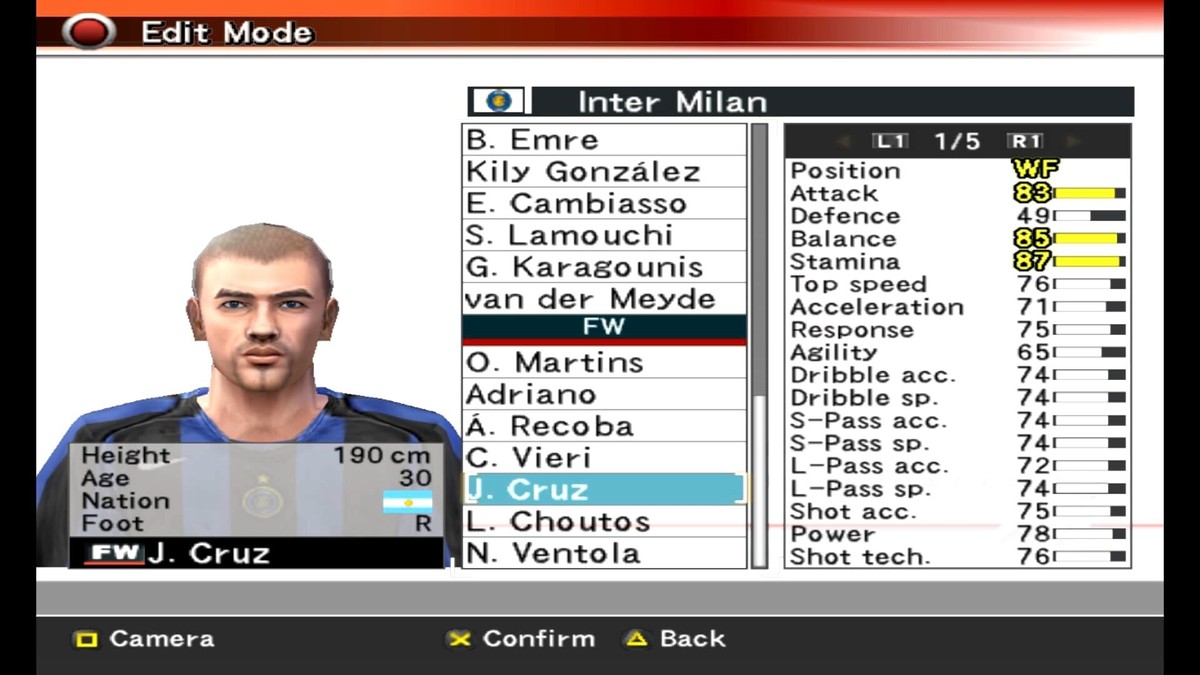Pick O. Martins from the forwards
Screen dimensions: 1200x675
tap(604, 362)
